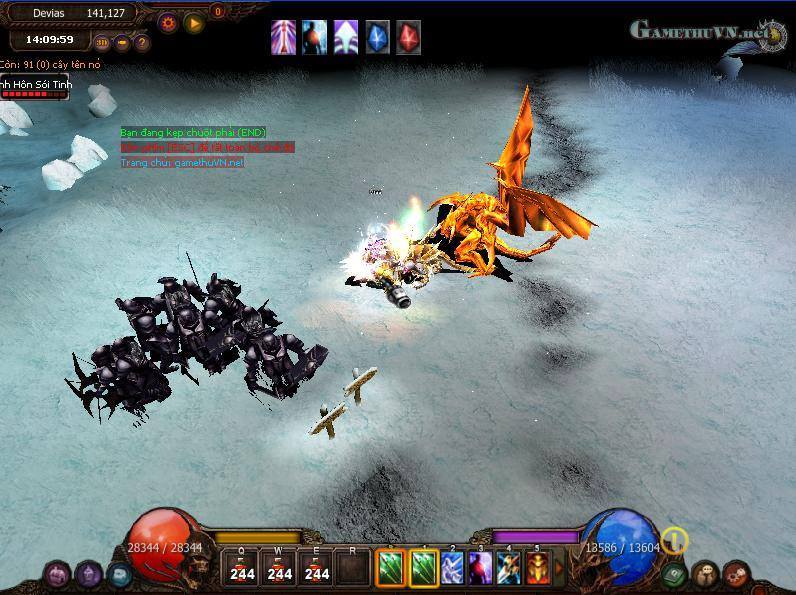This screenshot has width=796, height=595.
Task: Use the potion in the E slot
Action: (x=317, y=567)
